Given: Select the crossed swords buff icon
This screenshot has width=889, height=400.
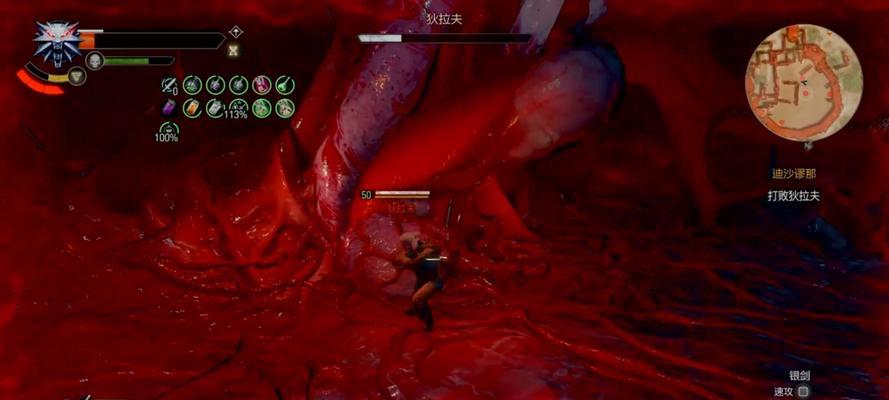Looking at the screenshot, I should point(169,85).
